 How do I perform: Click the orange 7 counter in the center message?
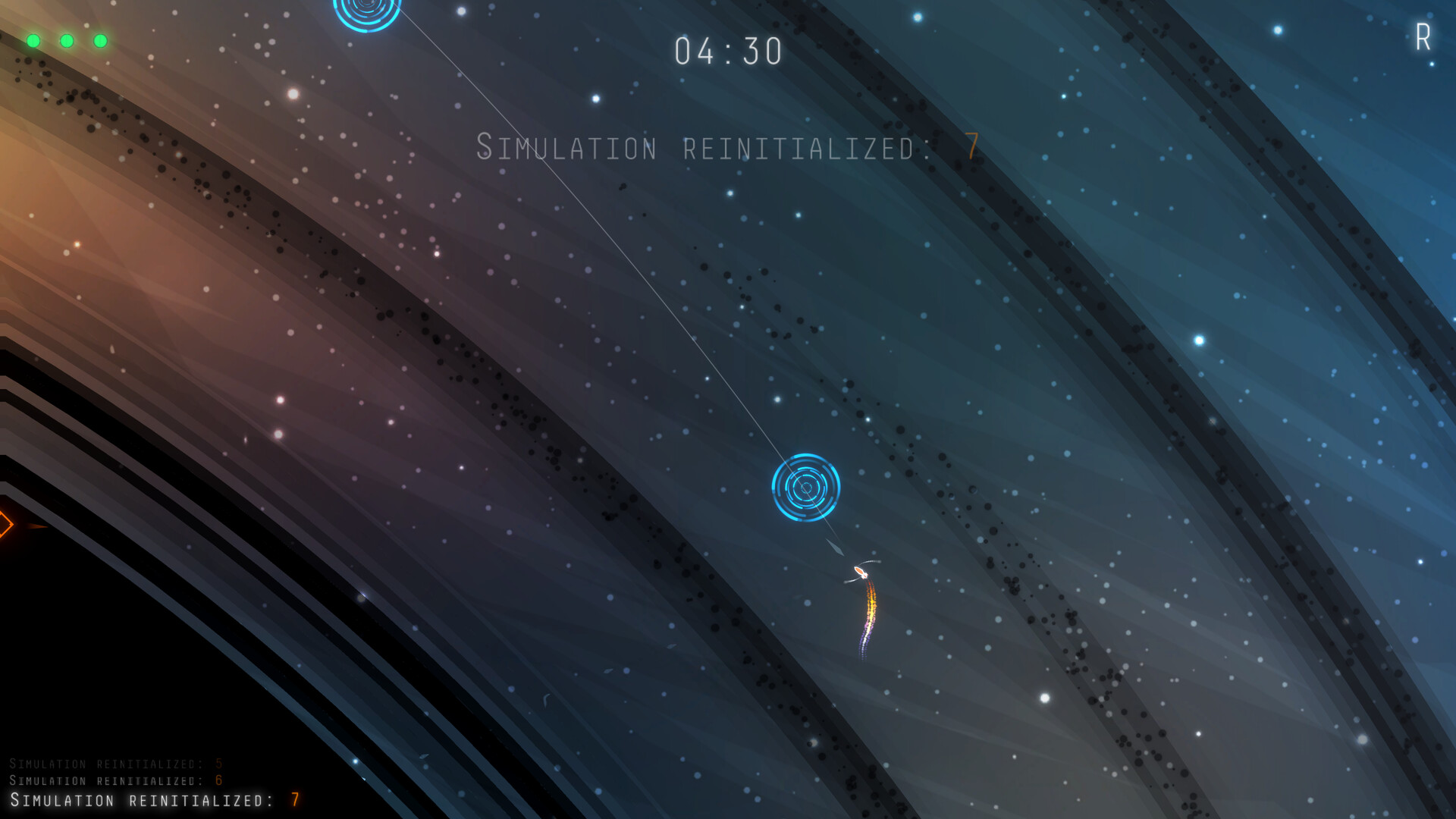[x=972, y=146]
